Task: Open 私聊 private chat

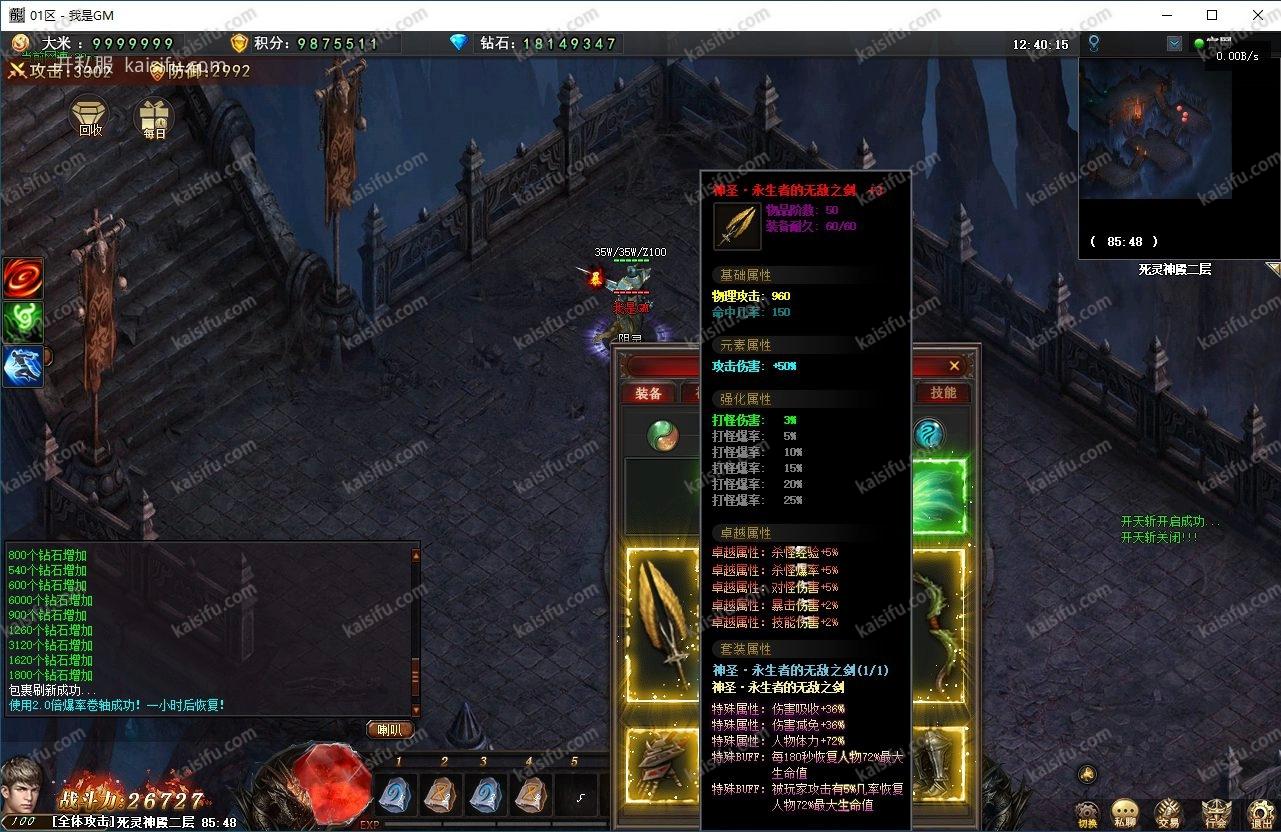Action: point(1126,814)
